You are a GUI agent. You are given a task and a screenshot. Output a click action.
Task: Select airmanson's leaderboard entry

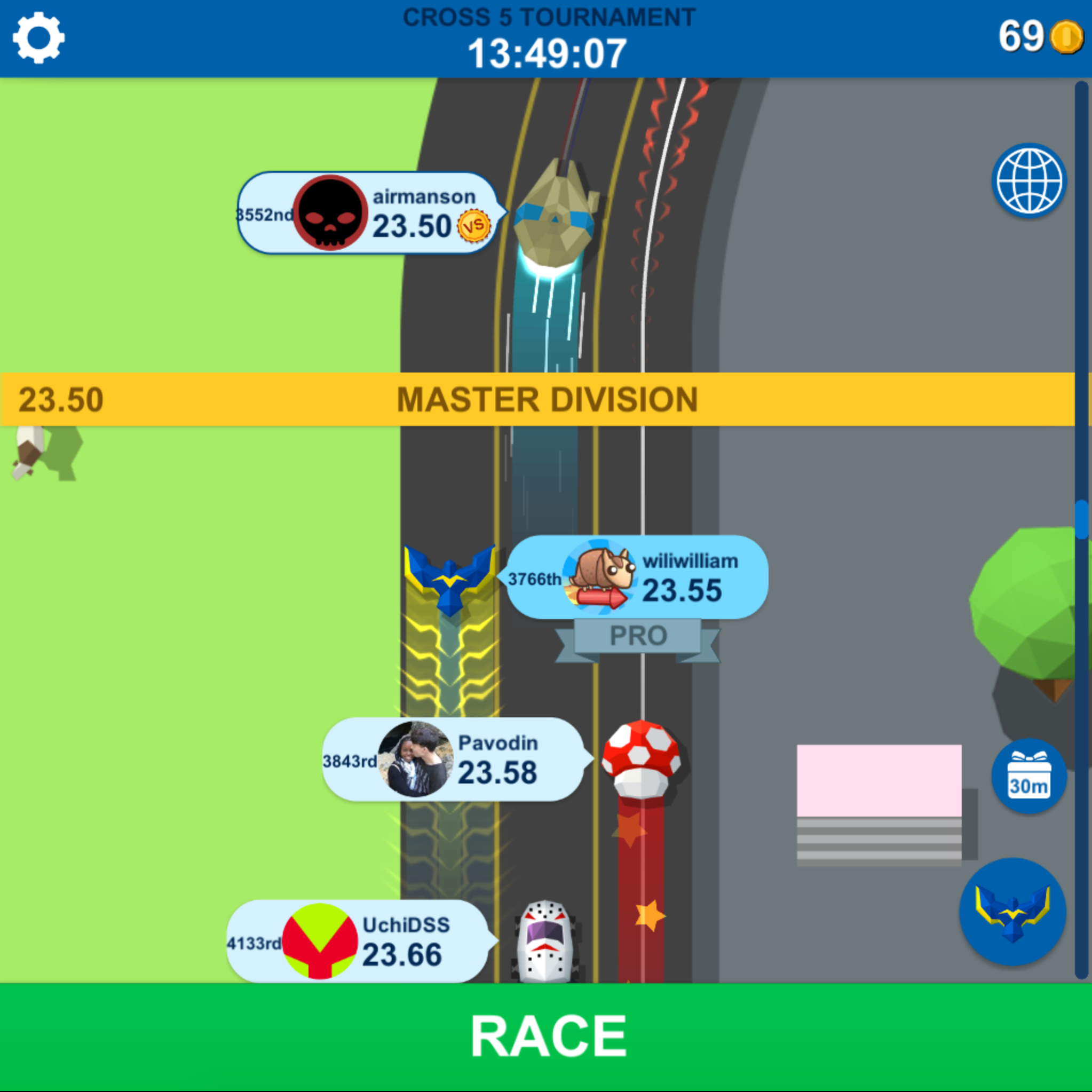coord(367,213)
